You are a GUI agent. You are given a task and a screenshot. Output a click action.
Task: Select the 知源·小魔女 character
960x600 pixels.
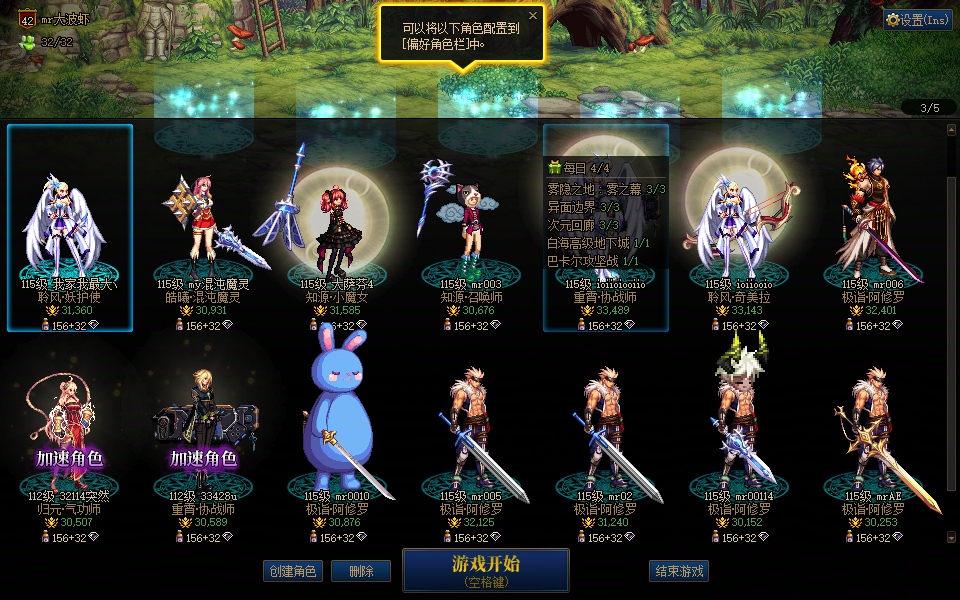click(x=337, y=228)
